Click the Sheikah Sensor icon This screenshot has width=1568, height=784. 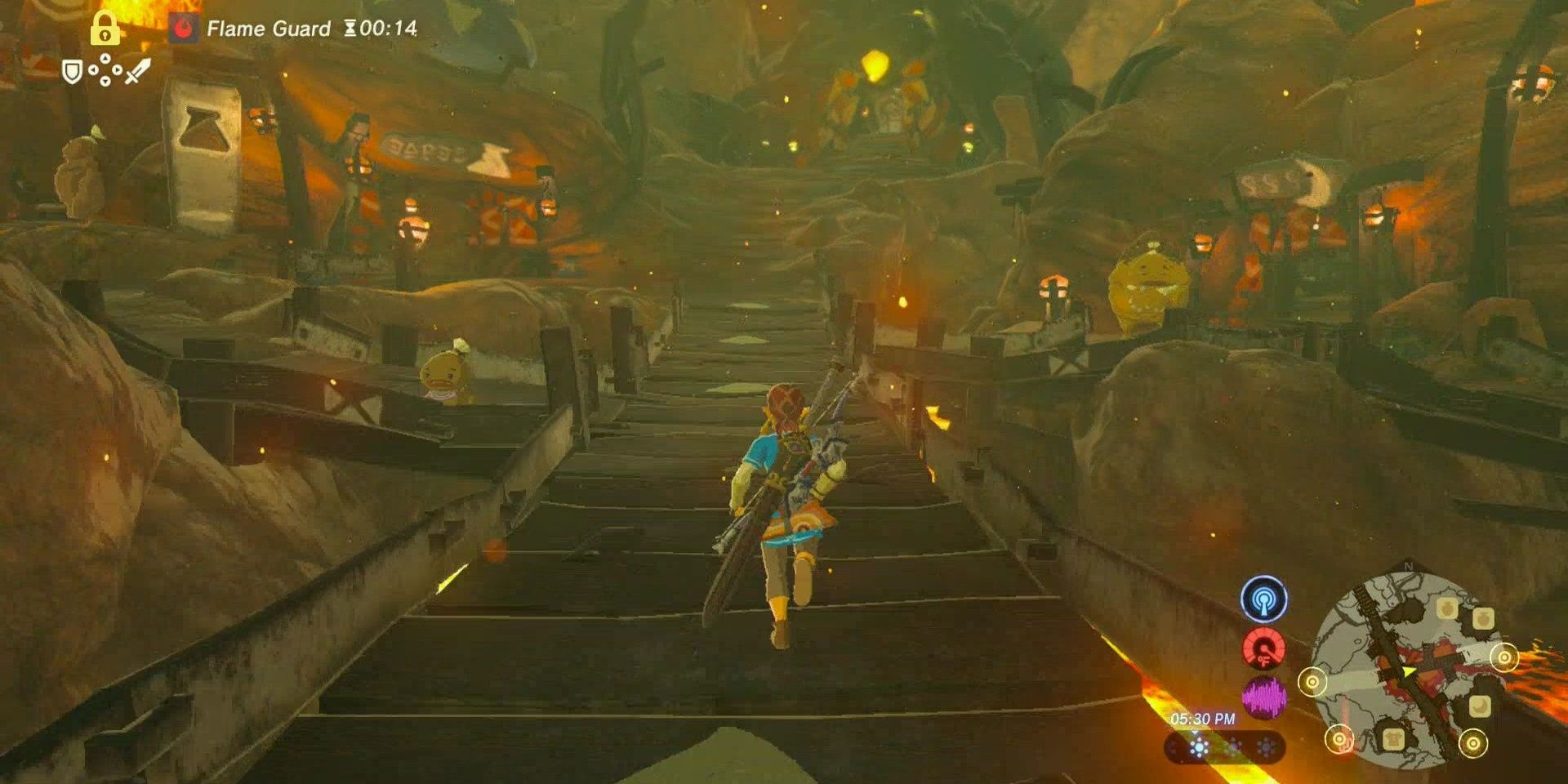point(1265,599)
